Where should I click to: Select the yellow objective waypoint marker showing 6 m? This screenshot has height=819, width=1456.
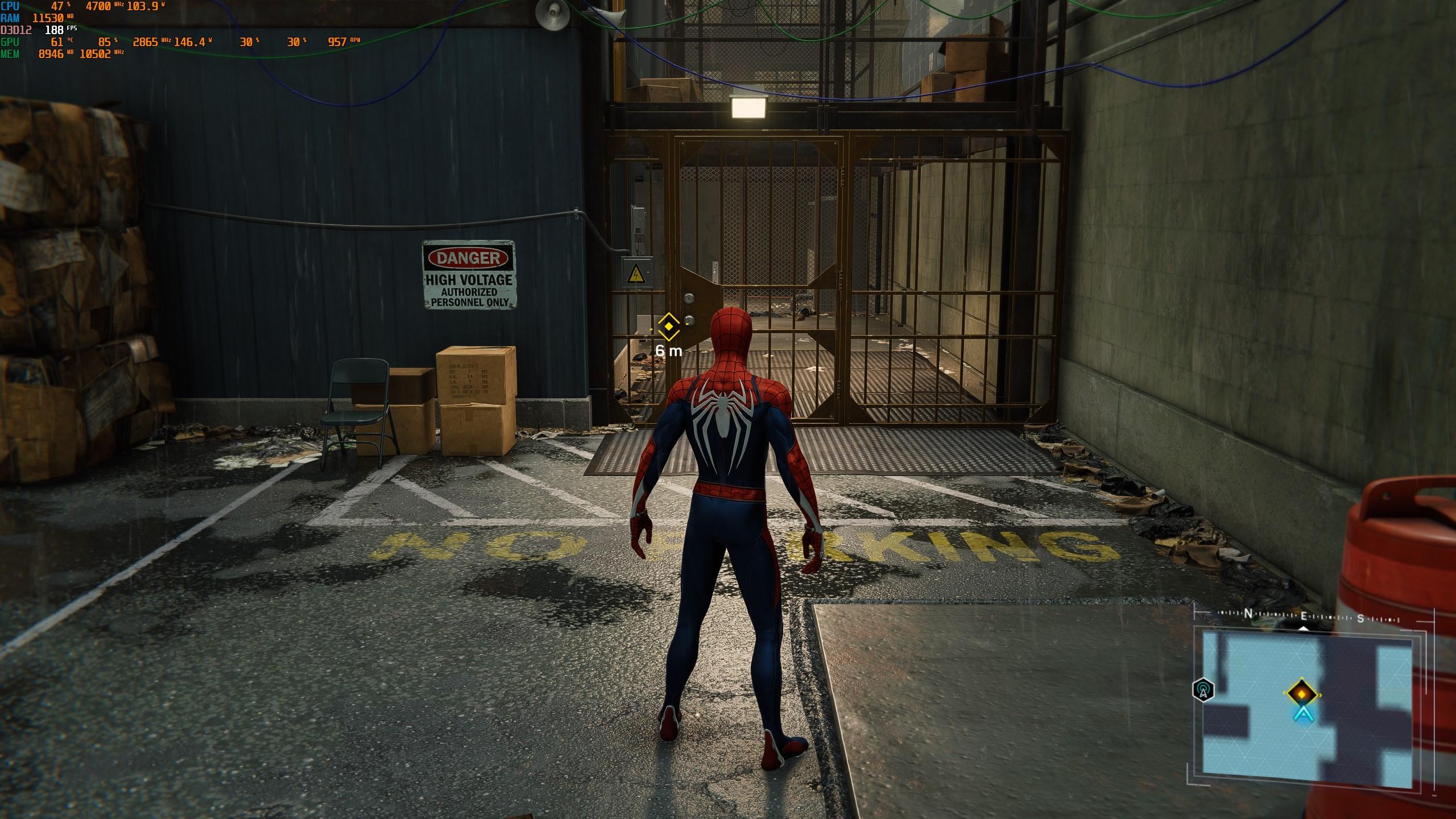click(x=668, y=326)
